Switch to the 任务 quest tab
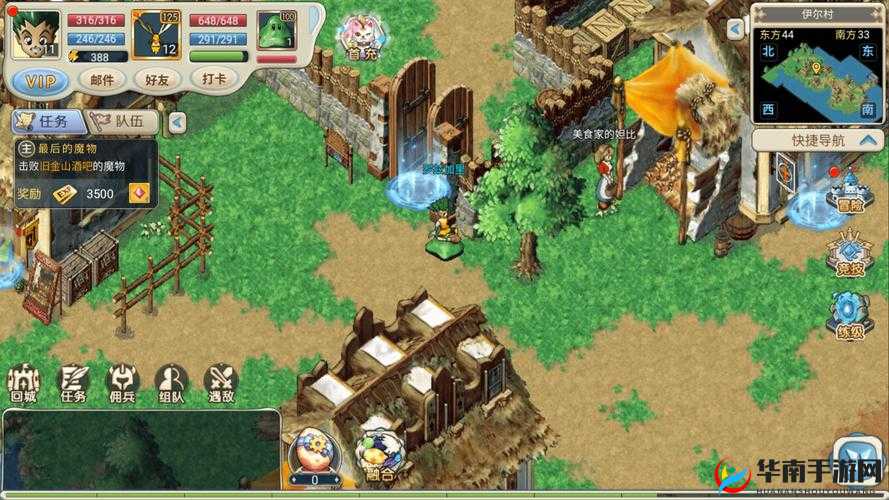The height and width of the screenshot is (500, 889). pyautogui.click(x=43, y=122)
